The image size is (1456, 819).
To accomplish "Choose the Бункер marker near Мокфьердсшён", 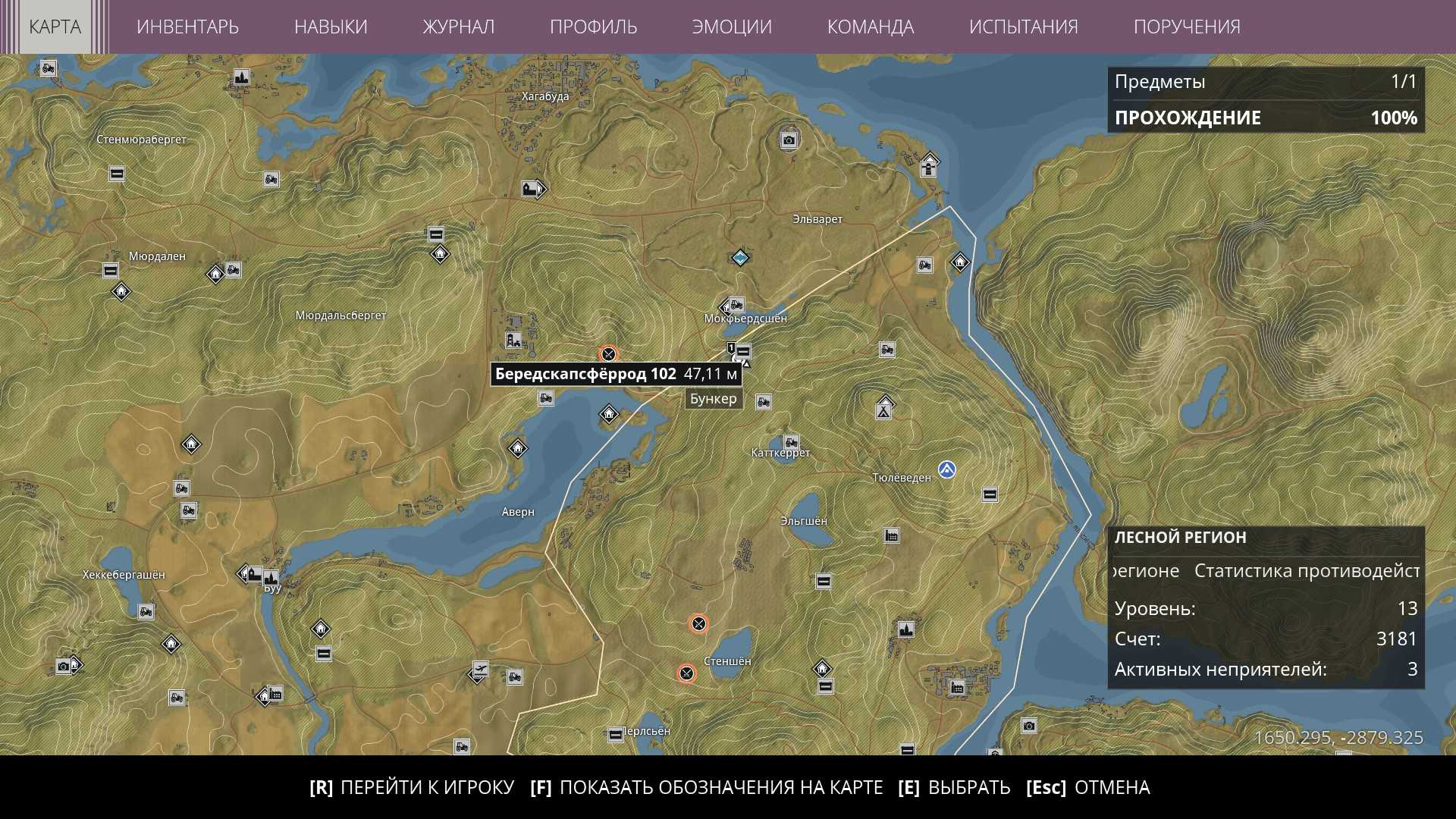I will (x=743, y=352).
